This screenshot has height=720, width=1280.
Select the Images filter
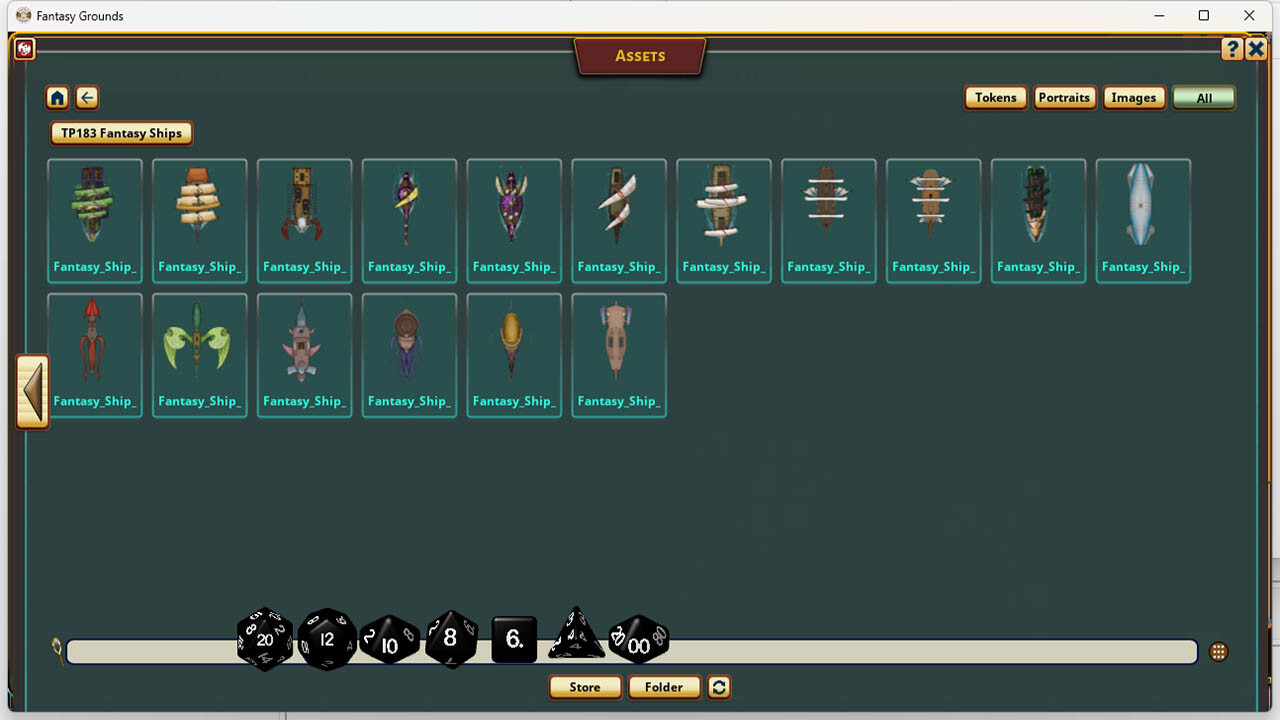[x=1133, y=97]
